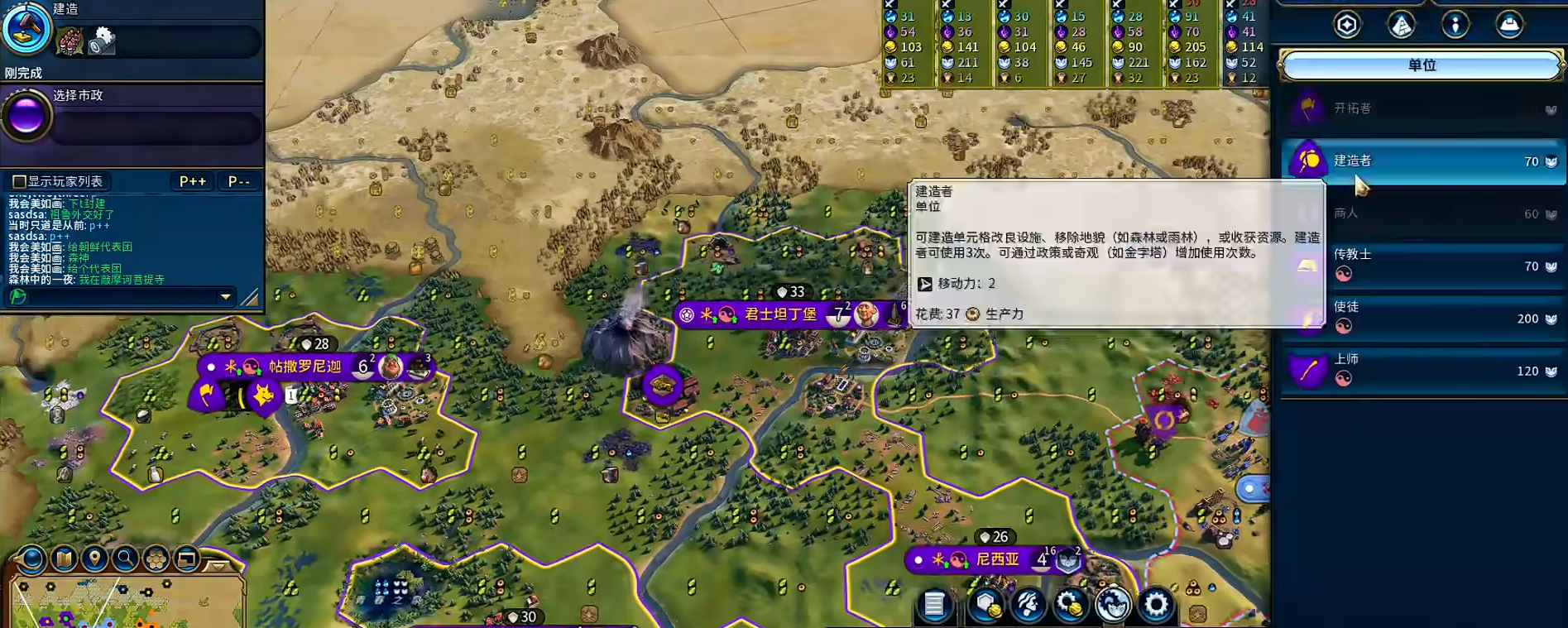Open the minimap map pin tool
The image size is (1568, 628).
tap(94, 559)
